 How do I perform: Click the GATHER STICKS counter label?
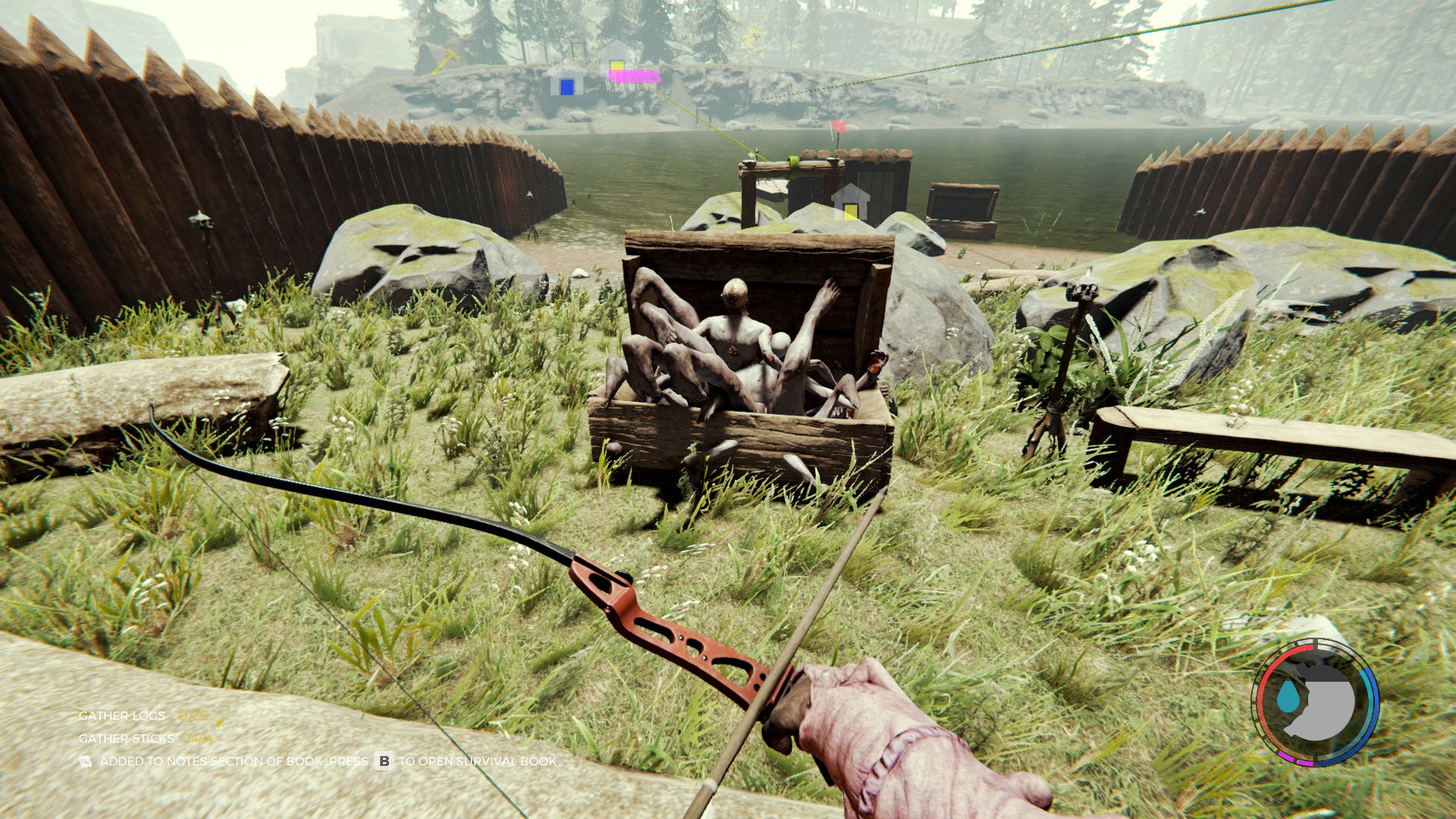(199, 739)
